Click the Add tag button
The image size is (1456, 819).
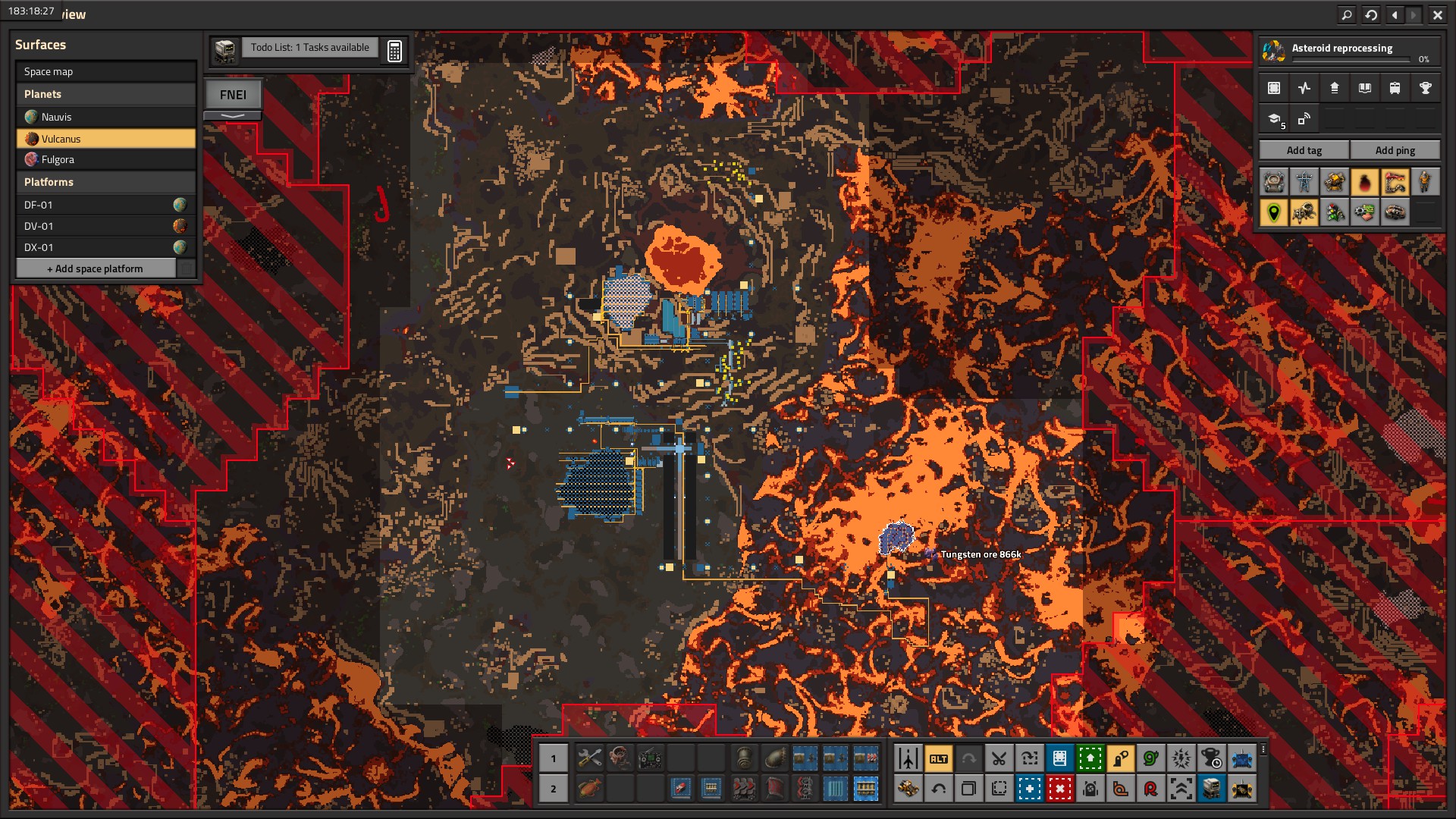[x=1304, y=150]
